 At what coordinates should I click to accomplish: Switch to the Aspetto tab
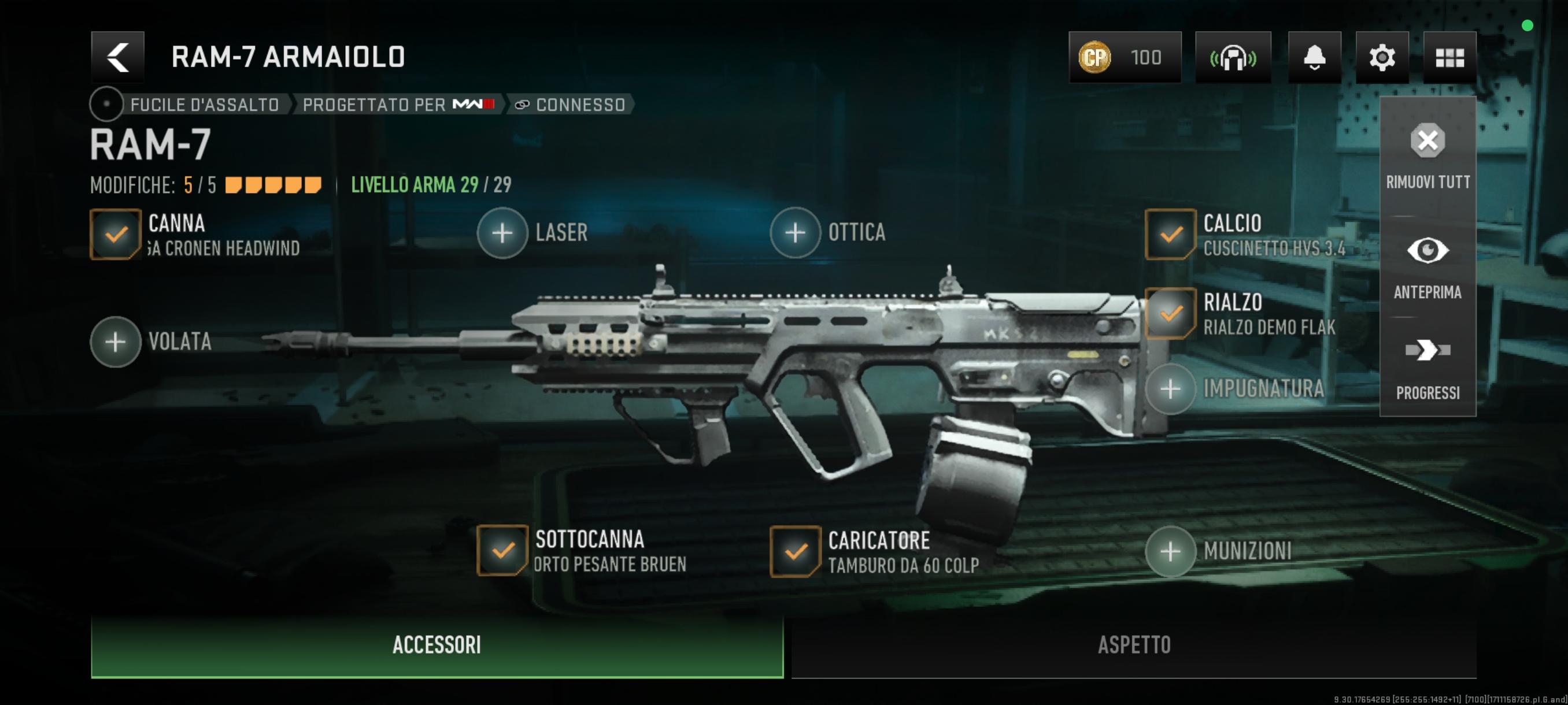(1133, 645)
